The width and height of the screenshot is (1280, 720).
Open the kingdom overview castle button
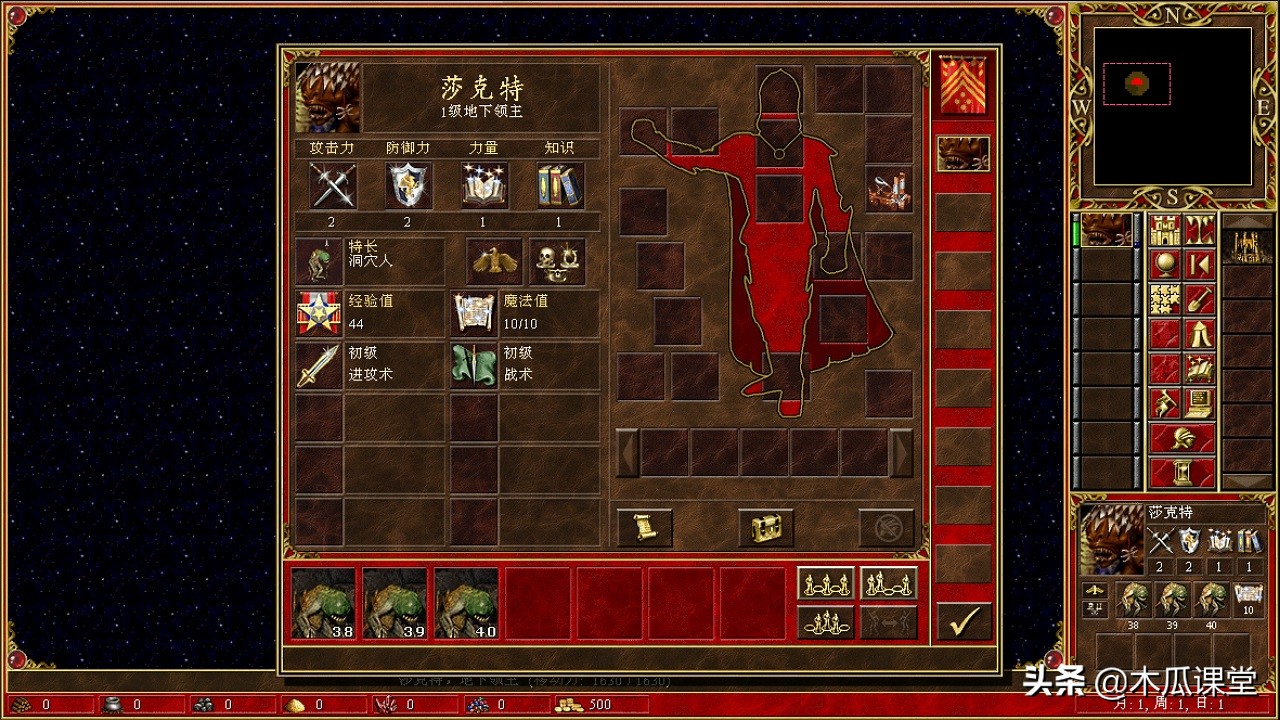pyautogui.click(x=1165, y=230)
